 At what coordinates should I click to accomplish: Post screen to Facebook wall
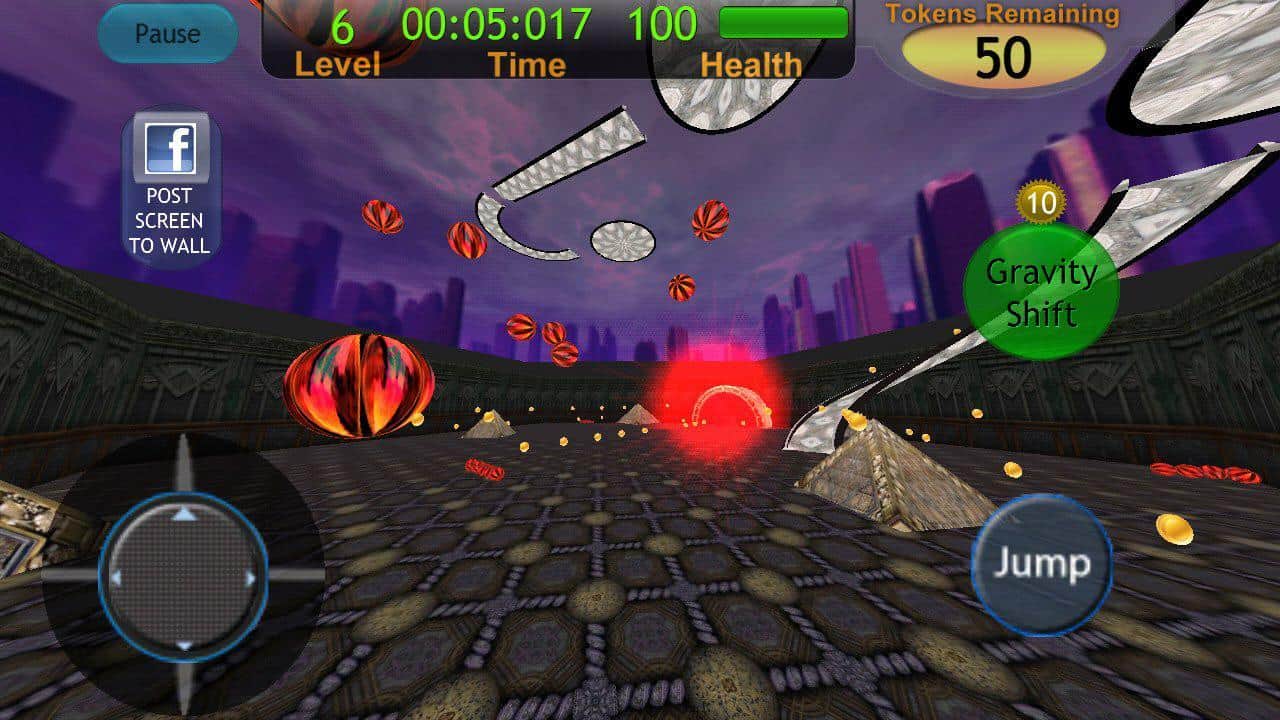[x=171, y=190]
